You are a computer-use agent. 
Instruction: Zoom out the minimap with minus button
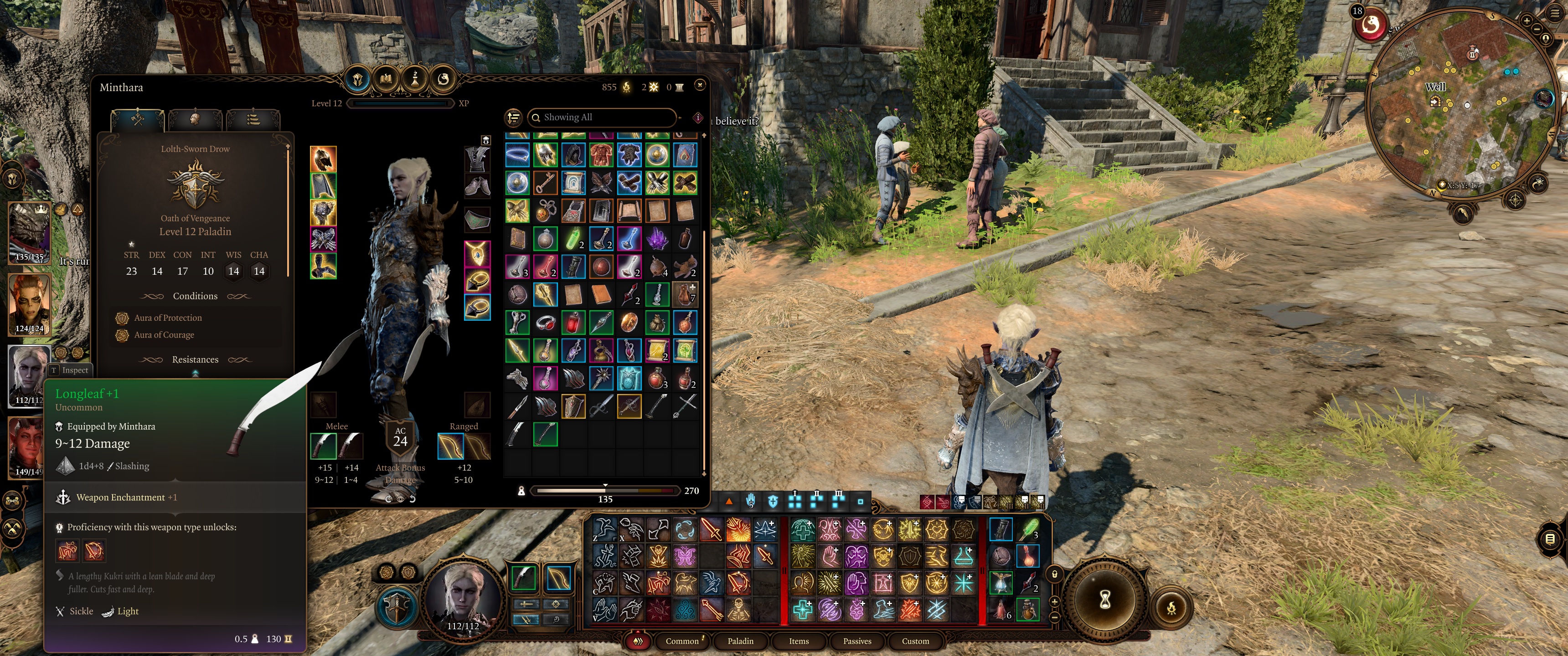coord(1537,29)
